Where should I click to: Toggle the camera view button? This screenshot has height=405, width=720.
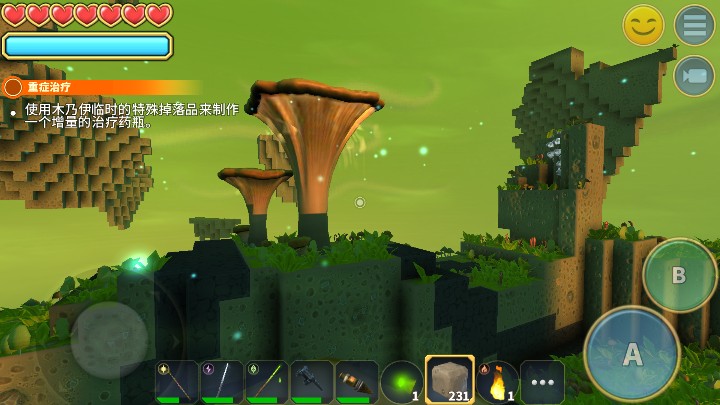tap(693, 76)
